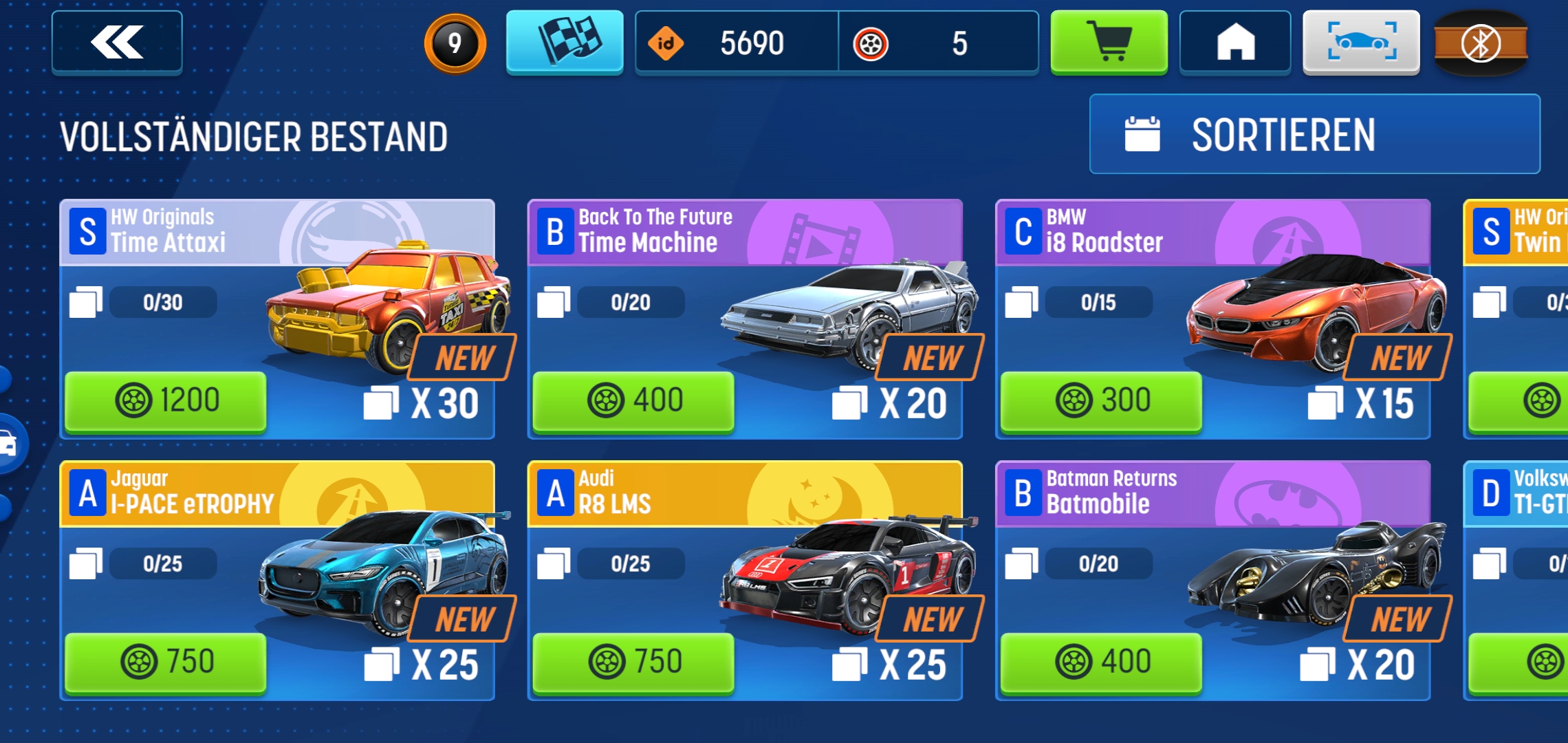Choose the Audi R8 LMS card
Image resolution: width=1568 pixels, height=743 pixels.
pos(744,564)
